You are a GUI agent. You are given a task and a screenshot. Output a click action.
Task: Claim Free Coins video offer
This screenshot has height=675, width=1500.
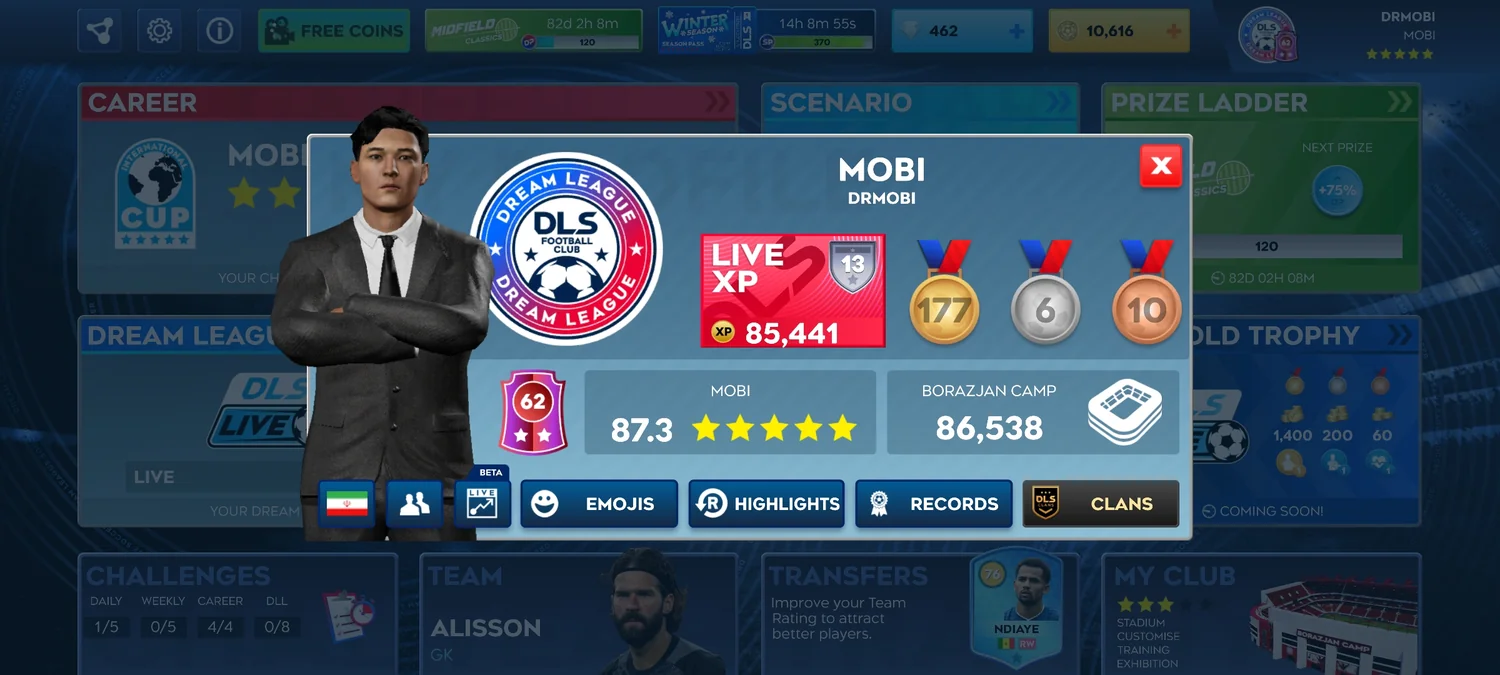click(x=334, y=31)
